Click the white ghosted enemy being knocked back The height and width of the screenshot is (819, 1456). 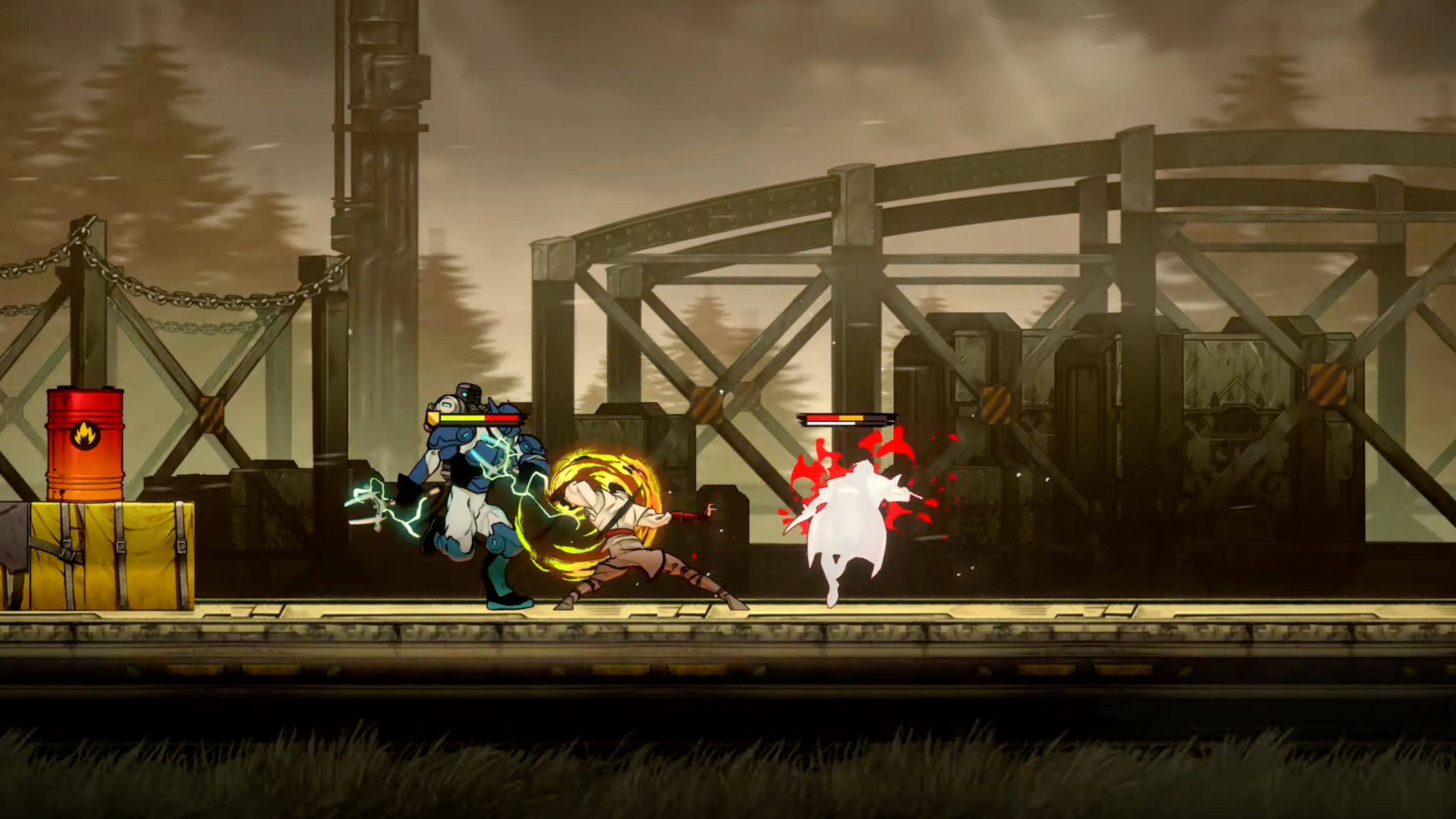click(854, 520)
